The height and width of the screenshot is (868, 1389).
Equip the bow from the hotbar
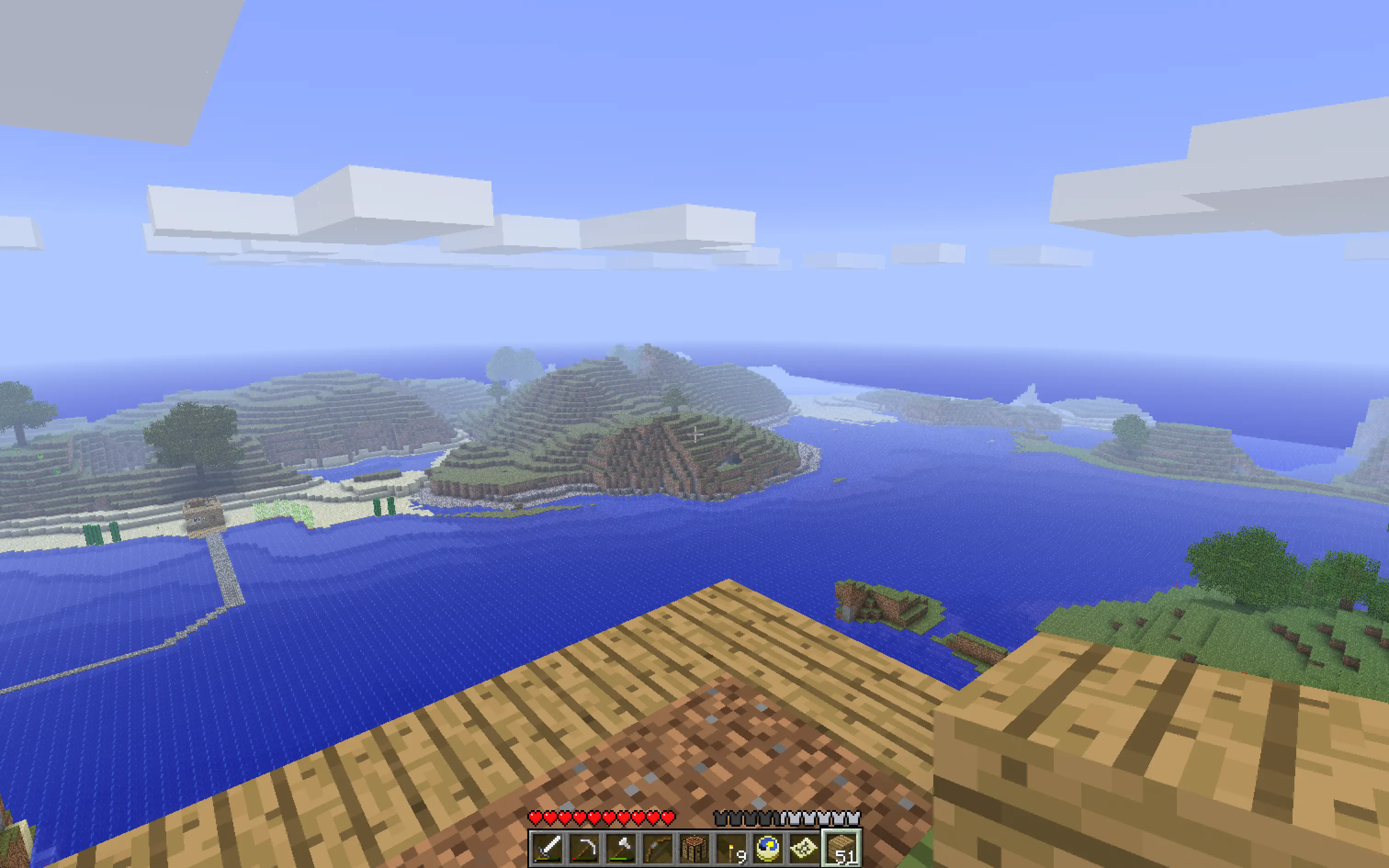(x=658, y=847)
